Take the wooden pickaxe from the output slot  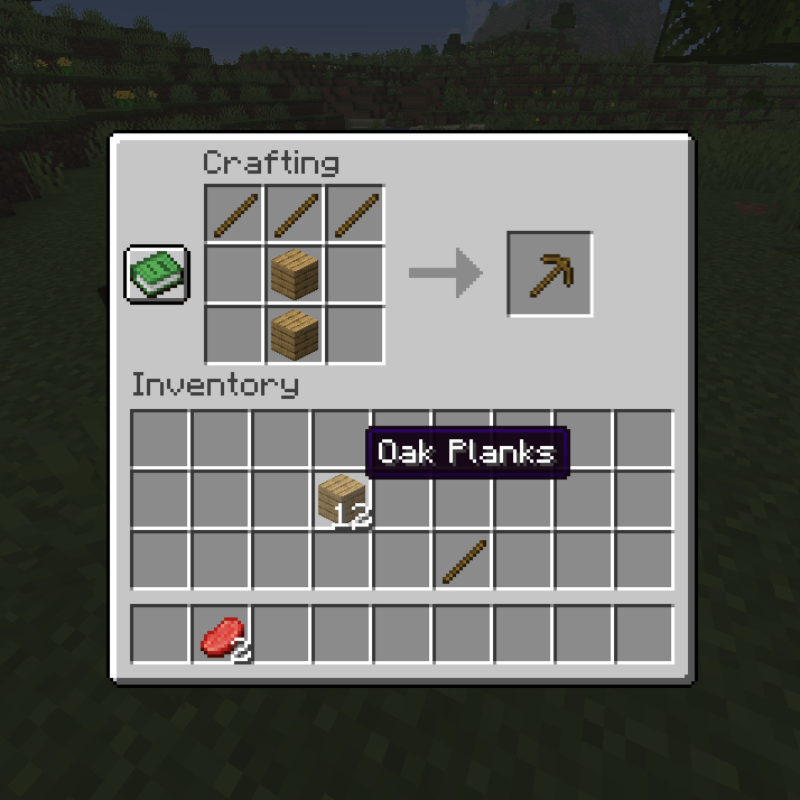pyautogui.click(x=549, y=274)
